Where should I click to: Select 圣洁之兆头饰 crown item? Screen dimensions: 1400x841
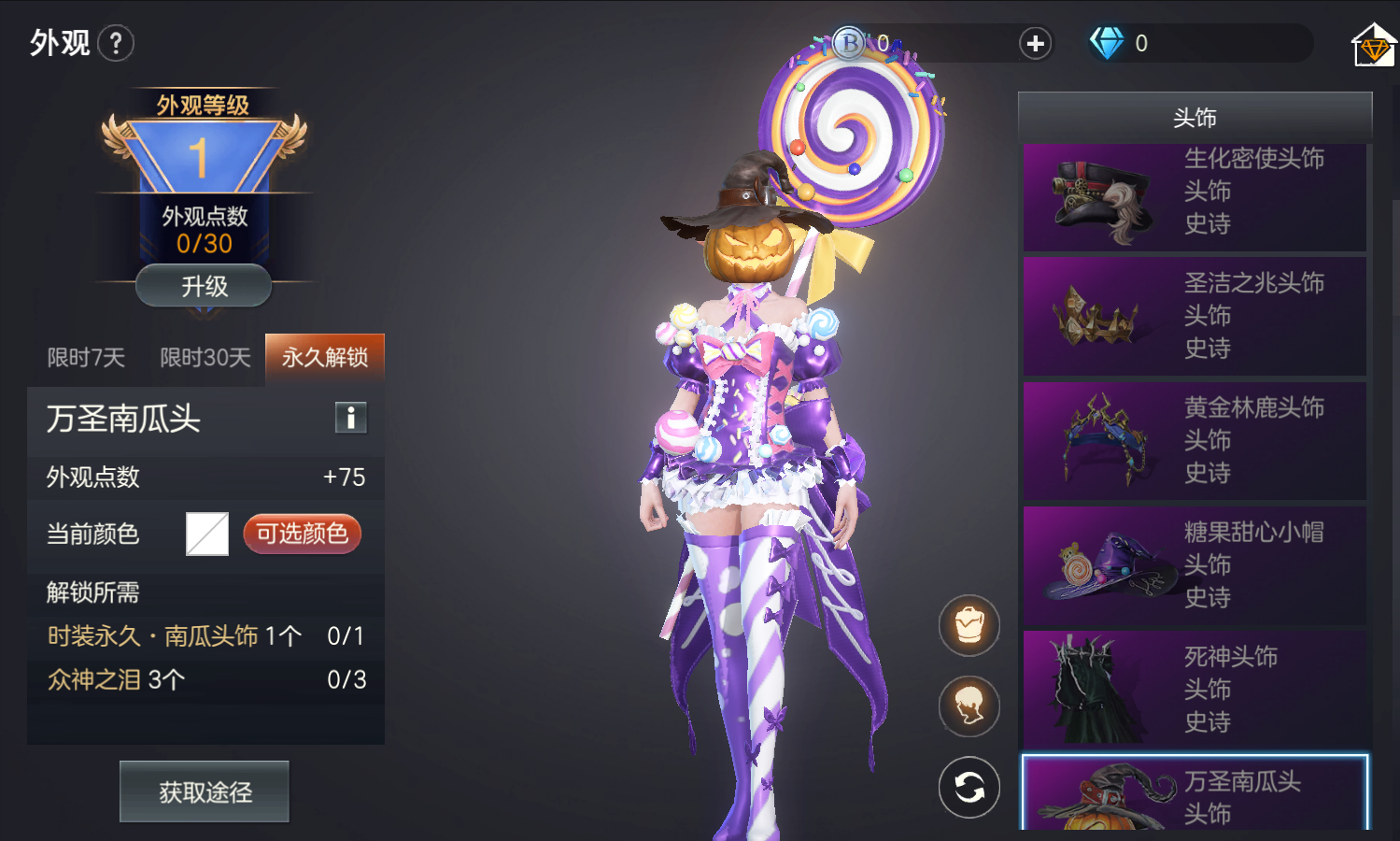click(1195, 316)
